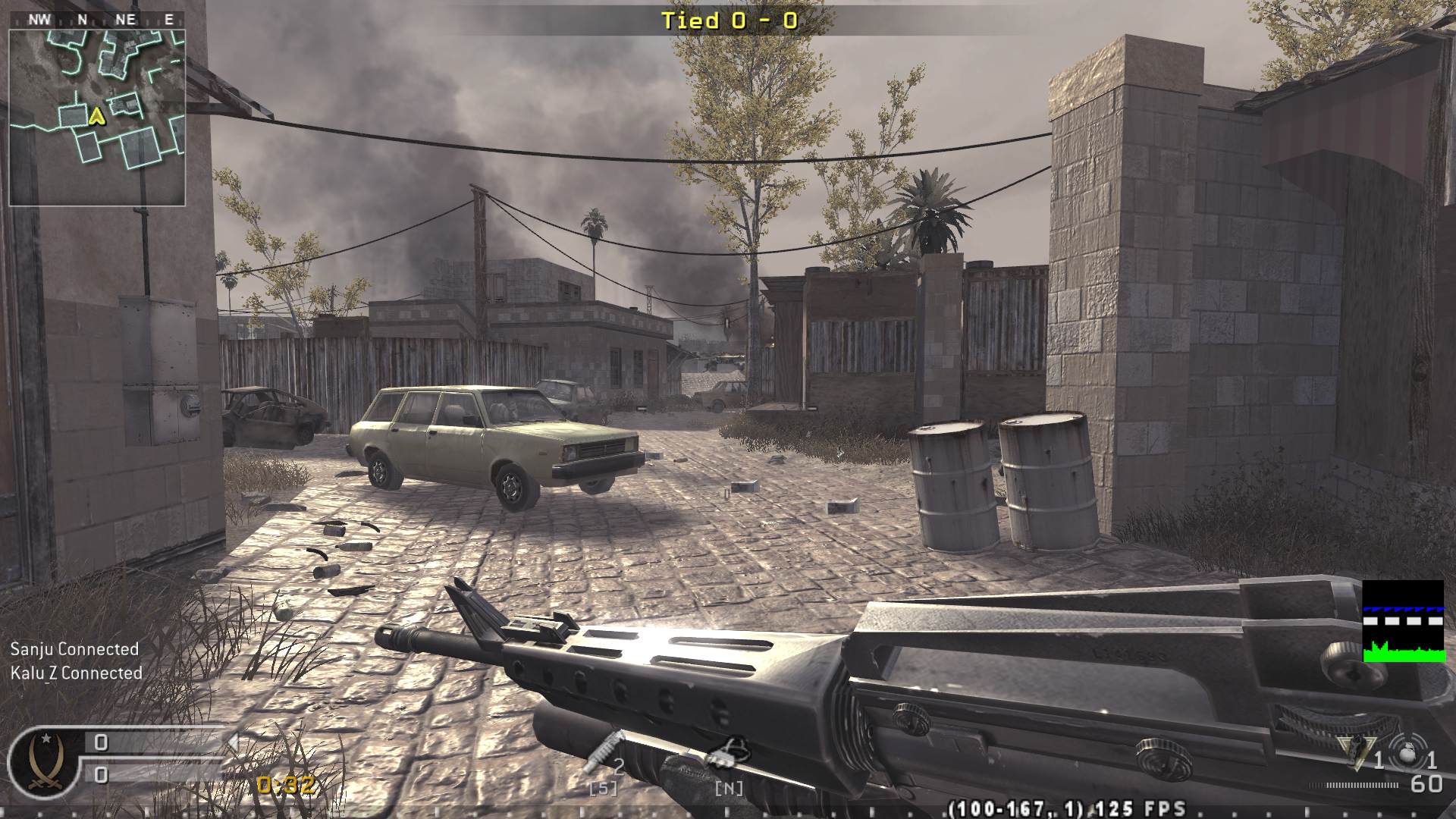Click the flashbang icon above [N]
The width and height of the screenshot is (1456, 819).
click(730, 766)
